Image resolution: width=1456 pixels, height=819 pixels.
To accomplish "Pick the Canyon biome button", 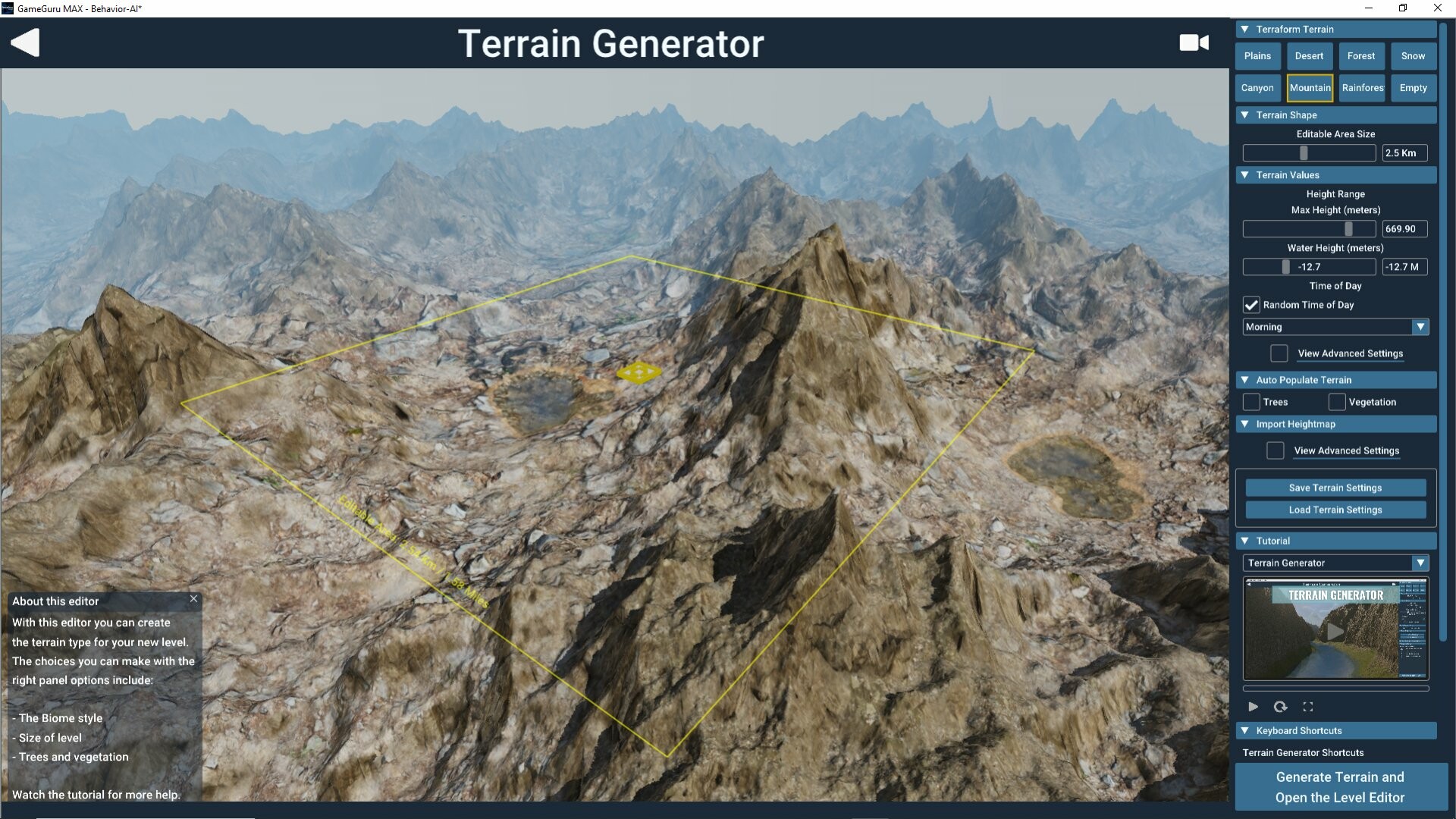I will (1257, 88).
